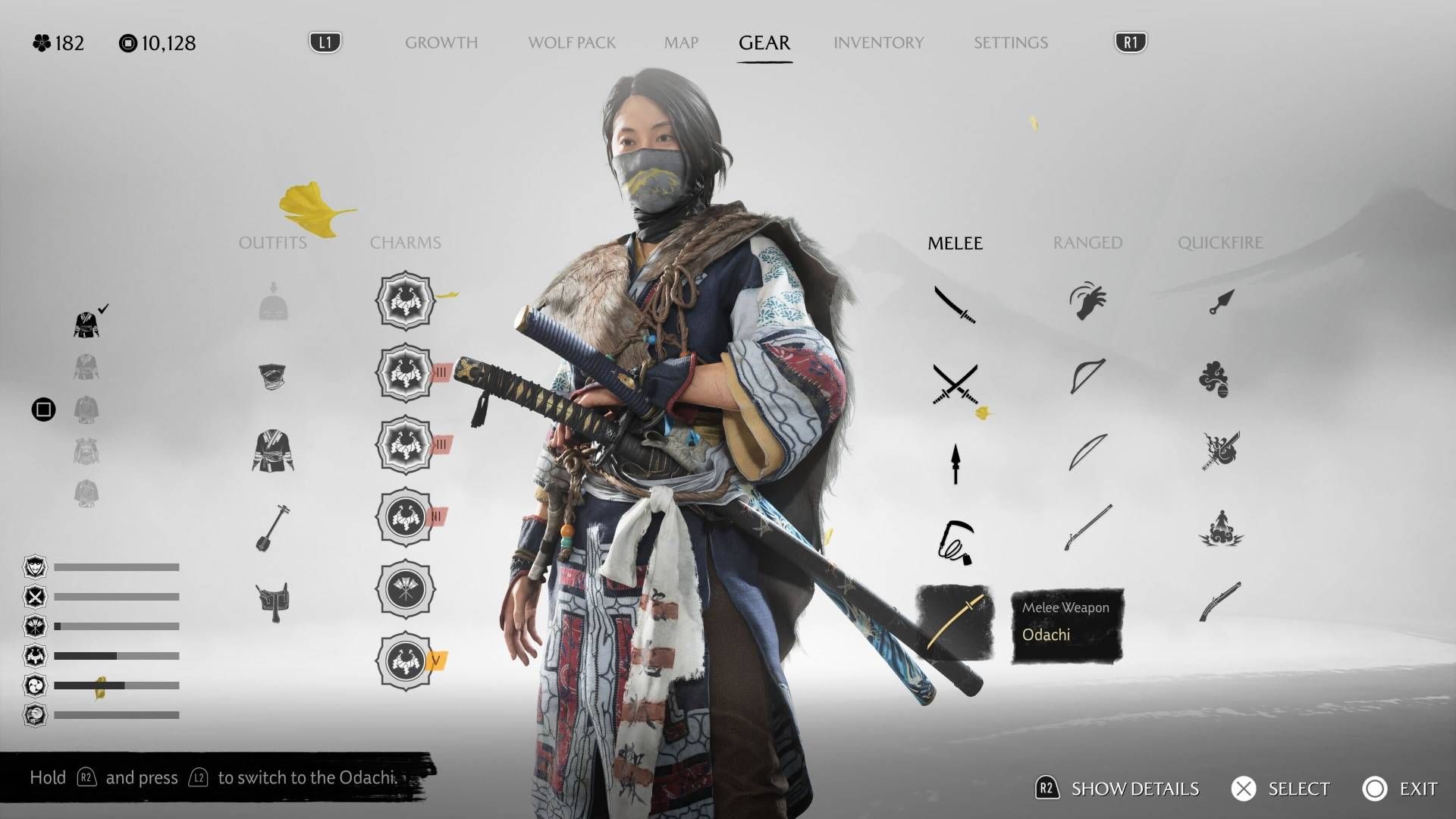The image size is (1456, 819).
Task: Click the SHOW DETAILS button
Action: pyautogui.click(x=1134, y=789)
